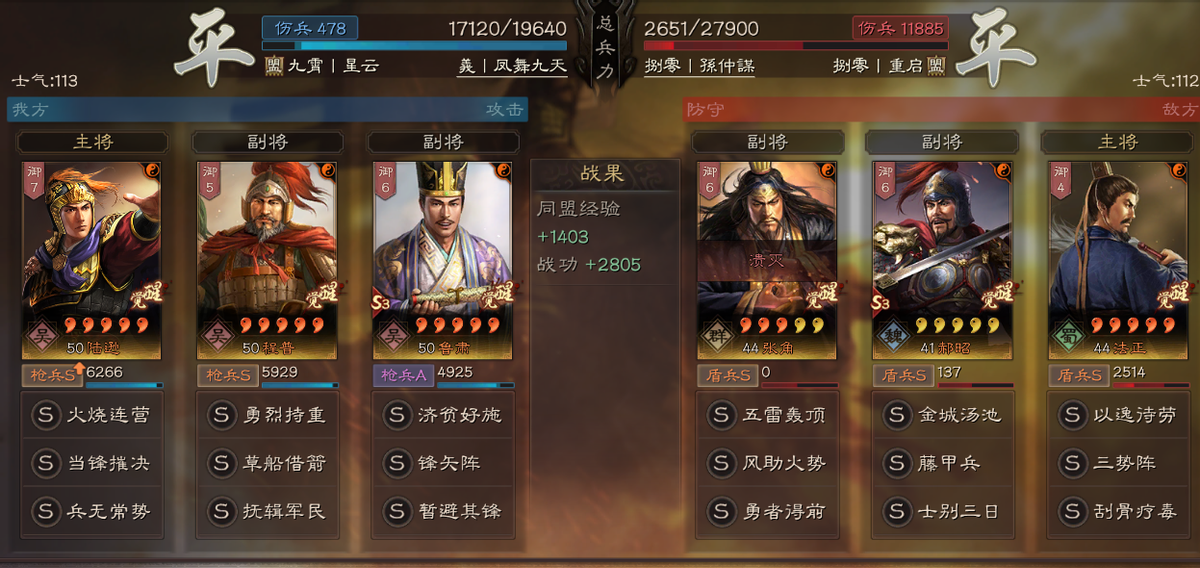Open the 当锋摧决 skill

(91, 463)
